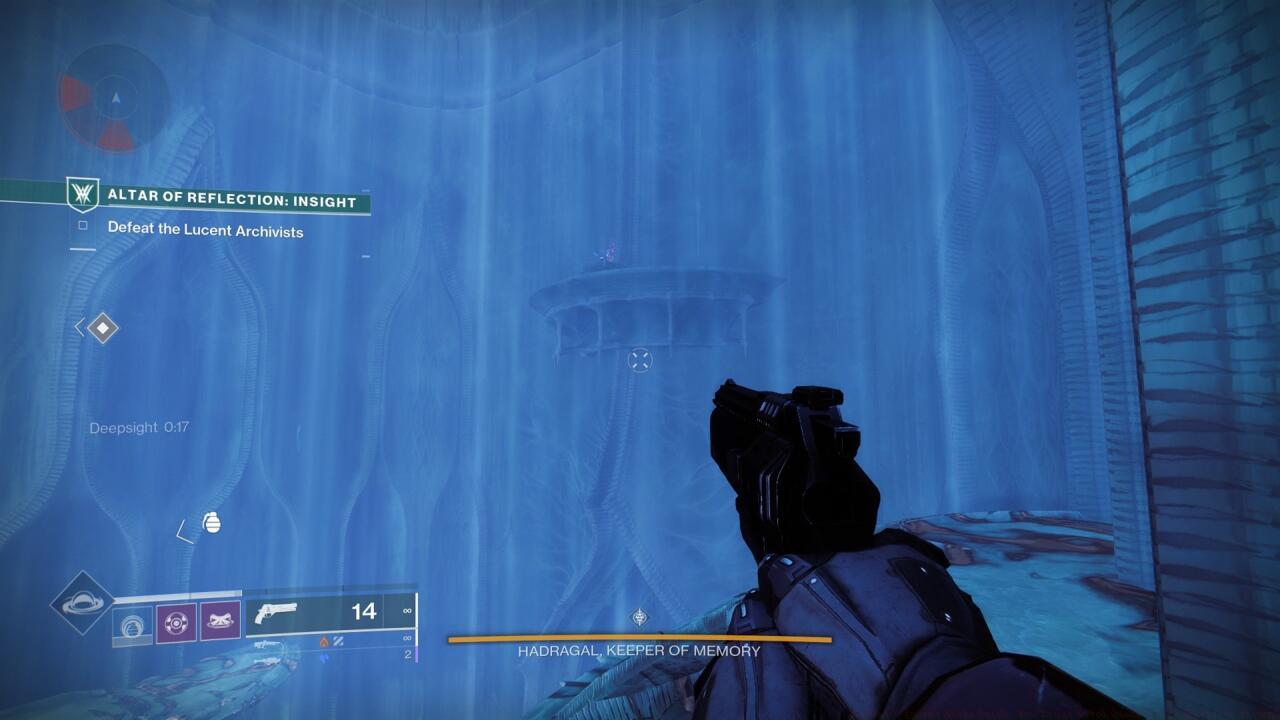Activate the purple class ability slot
The width and height of the screenshot is (1280, 720).
coord(220,622)
